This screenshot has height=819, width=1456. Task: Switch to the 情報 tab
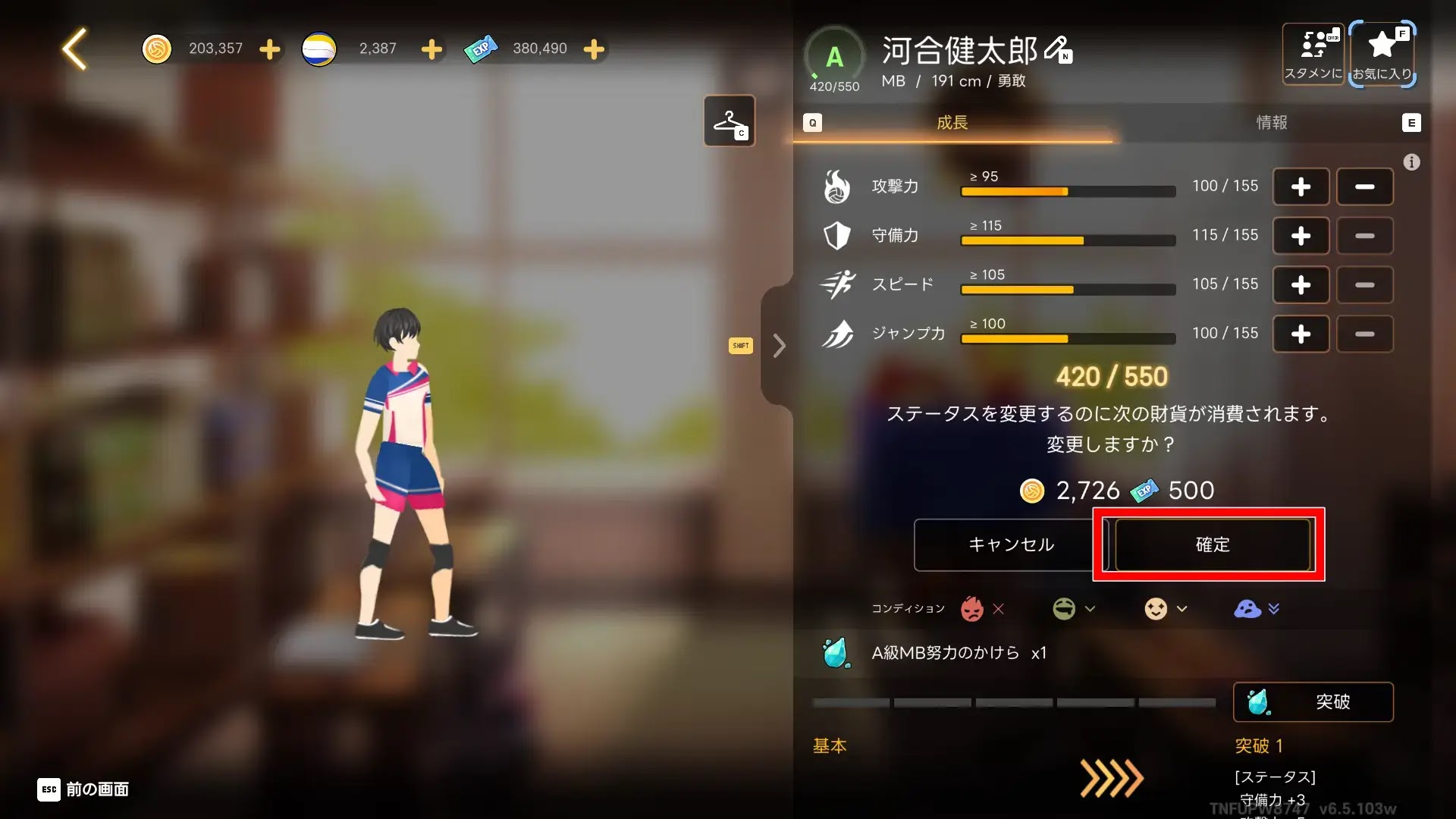pos(1272,123)
